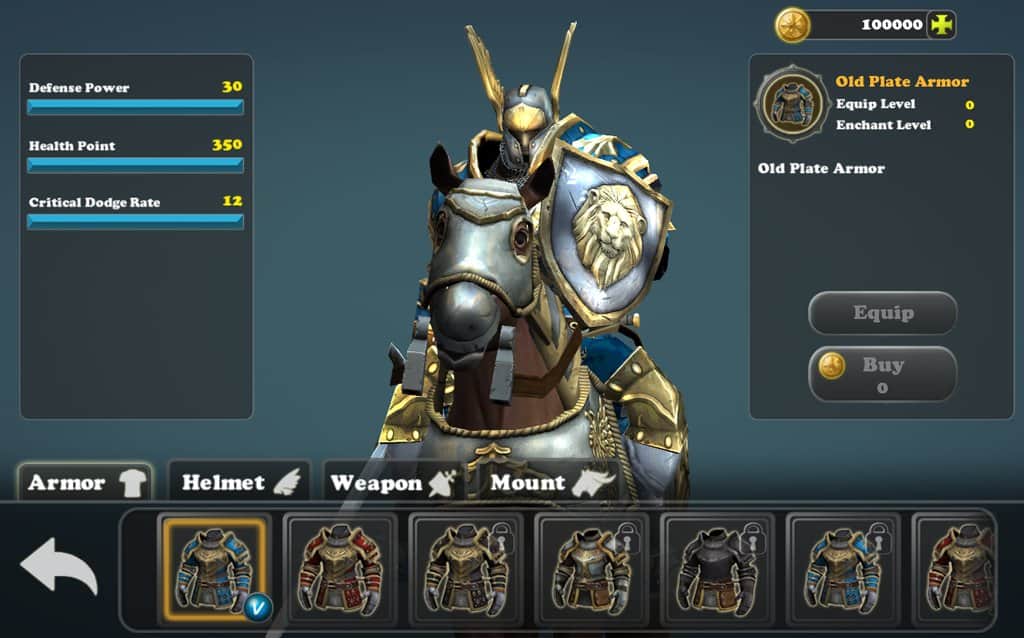
Task: Open the Helmet category tab
Action: (239, 483)
